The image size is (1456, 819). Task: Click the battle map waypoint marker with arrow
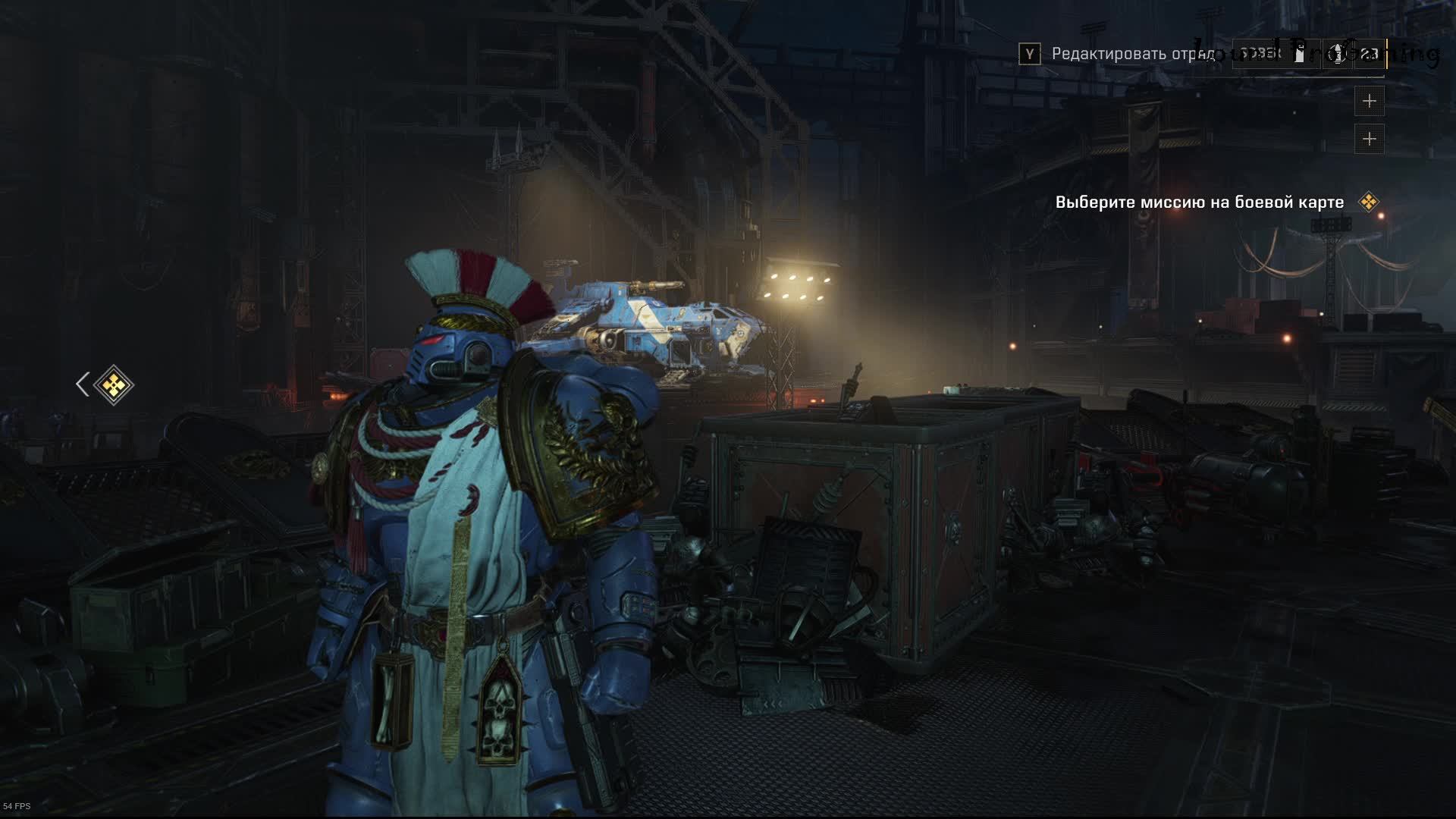coord(113,385)
